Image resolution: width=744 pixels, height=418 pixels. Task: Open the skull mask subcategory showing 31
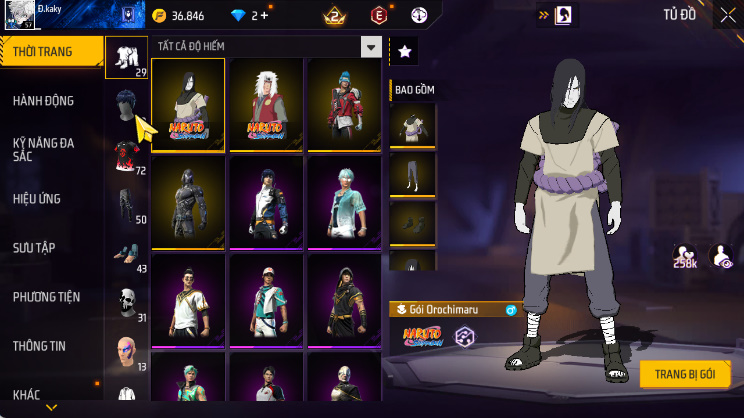pyautogui.click(x=127, y=302)
